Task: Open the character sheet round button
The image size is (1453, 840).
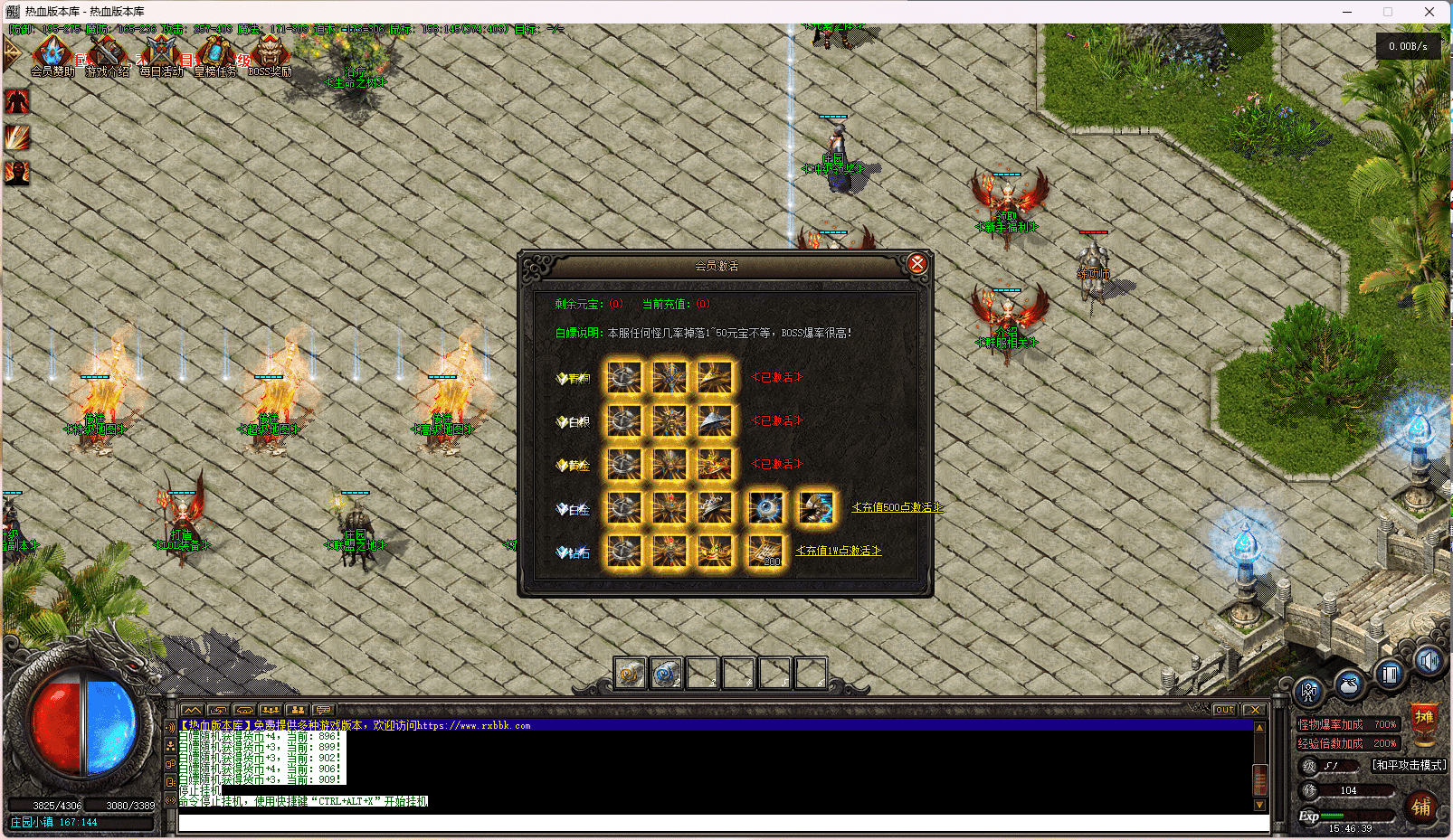Action: [x=1308, y=693]
